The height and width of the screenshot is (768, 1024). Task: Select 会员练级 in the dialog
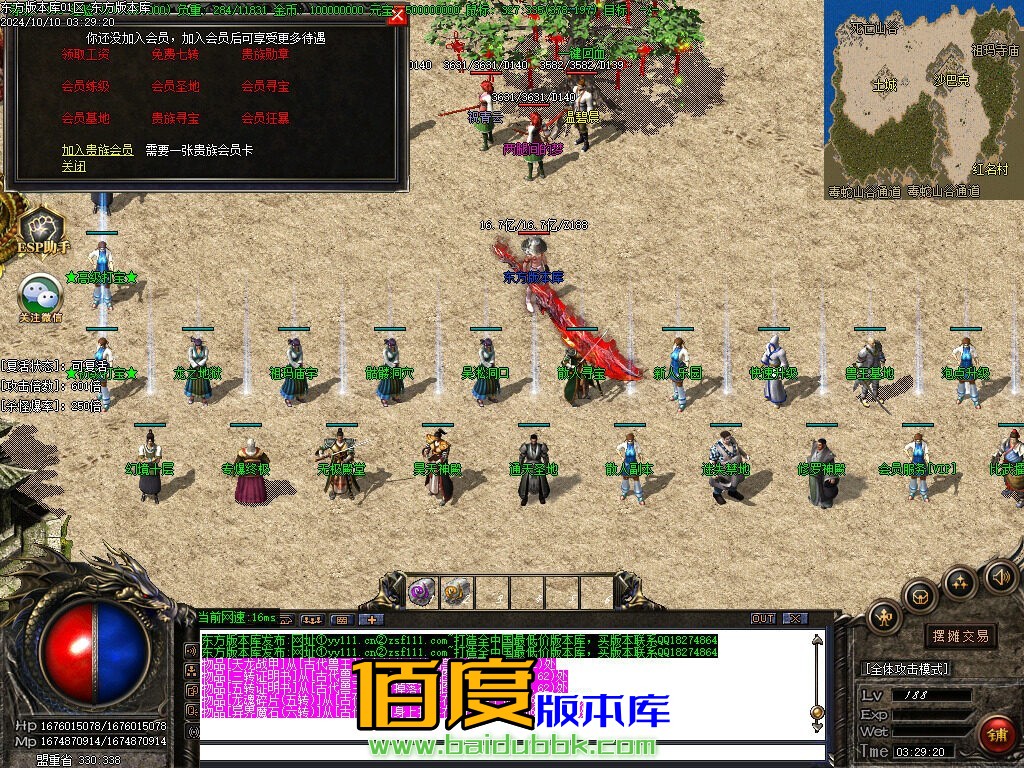(x=86, y=87)
